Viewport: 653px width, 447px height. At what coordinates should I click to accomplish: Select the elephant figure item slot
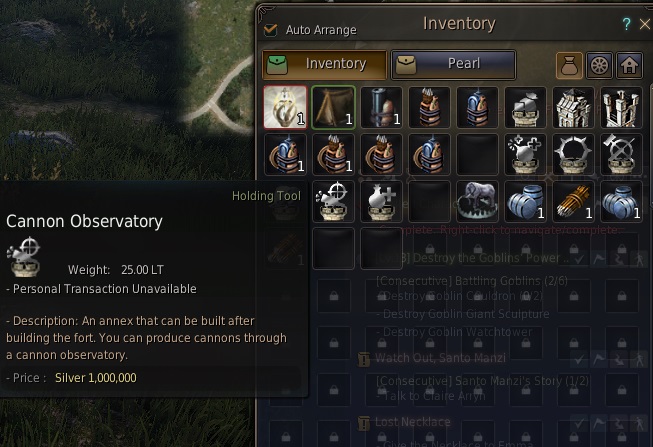478,201
